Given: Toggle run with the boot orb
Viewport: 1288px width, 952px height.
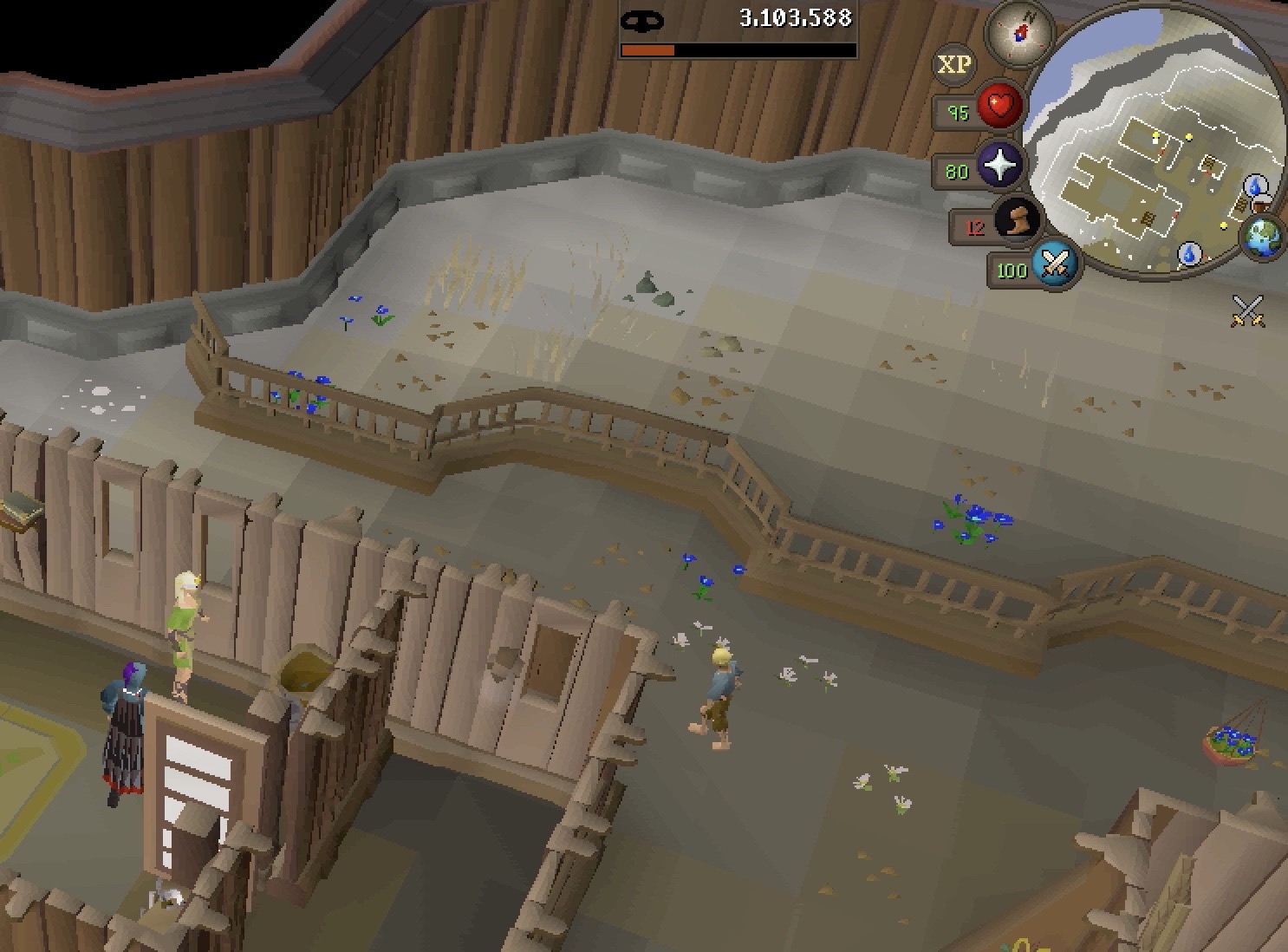Looking at the screenshot, I should [x=1017, y=220].
